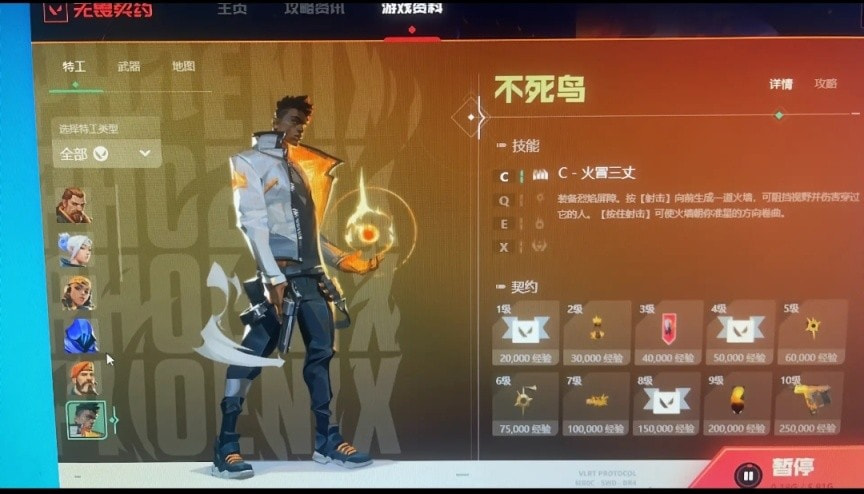Open the 主页 home tab
Screen dimensions: 864x494
point(233,9)
